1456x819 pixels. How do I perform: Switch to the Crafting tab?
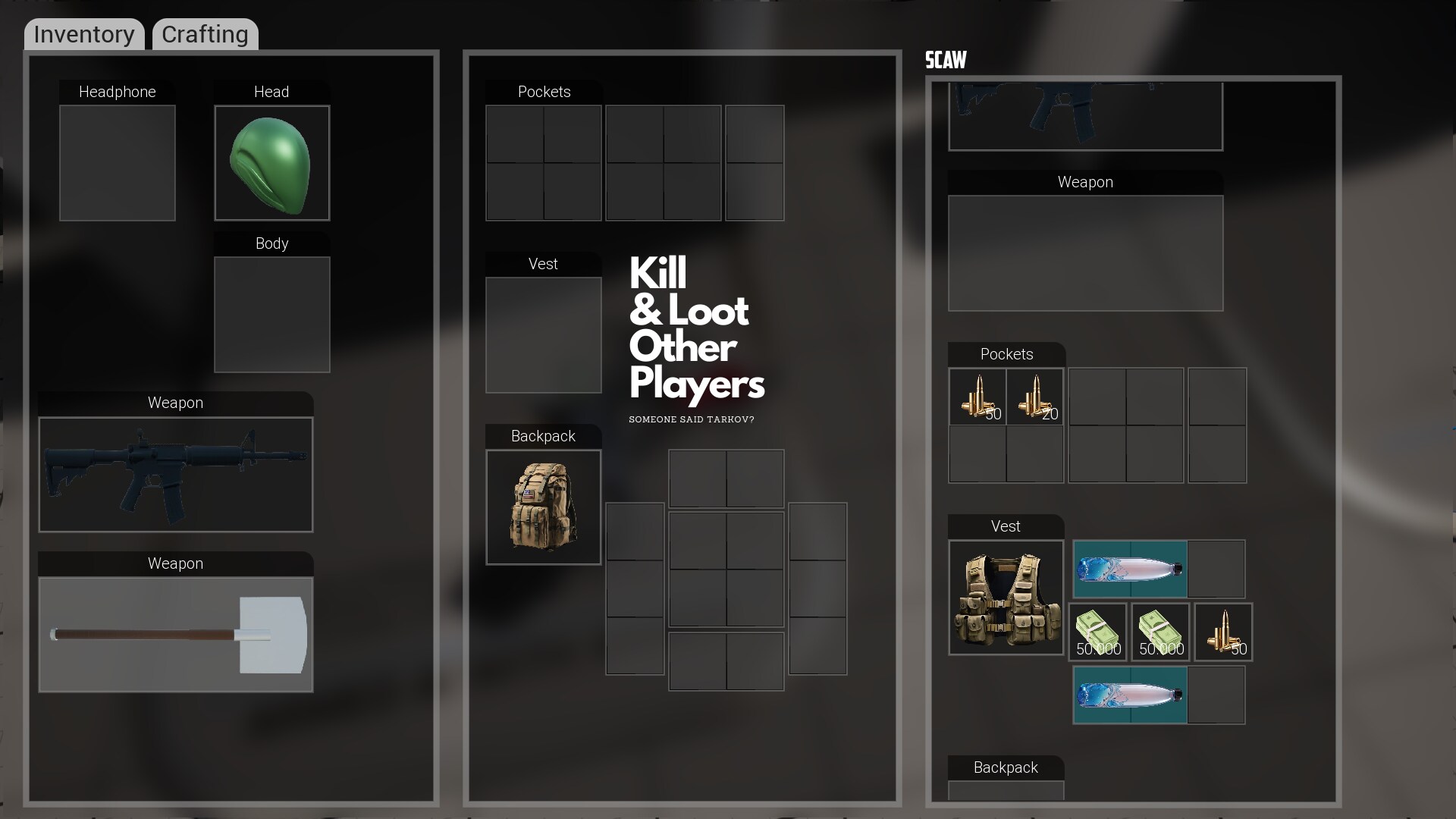click(203, 34)
